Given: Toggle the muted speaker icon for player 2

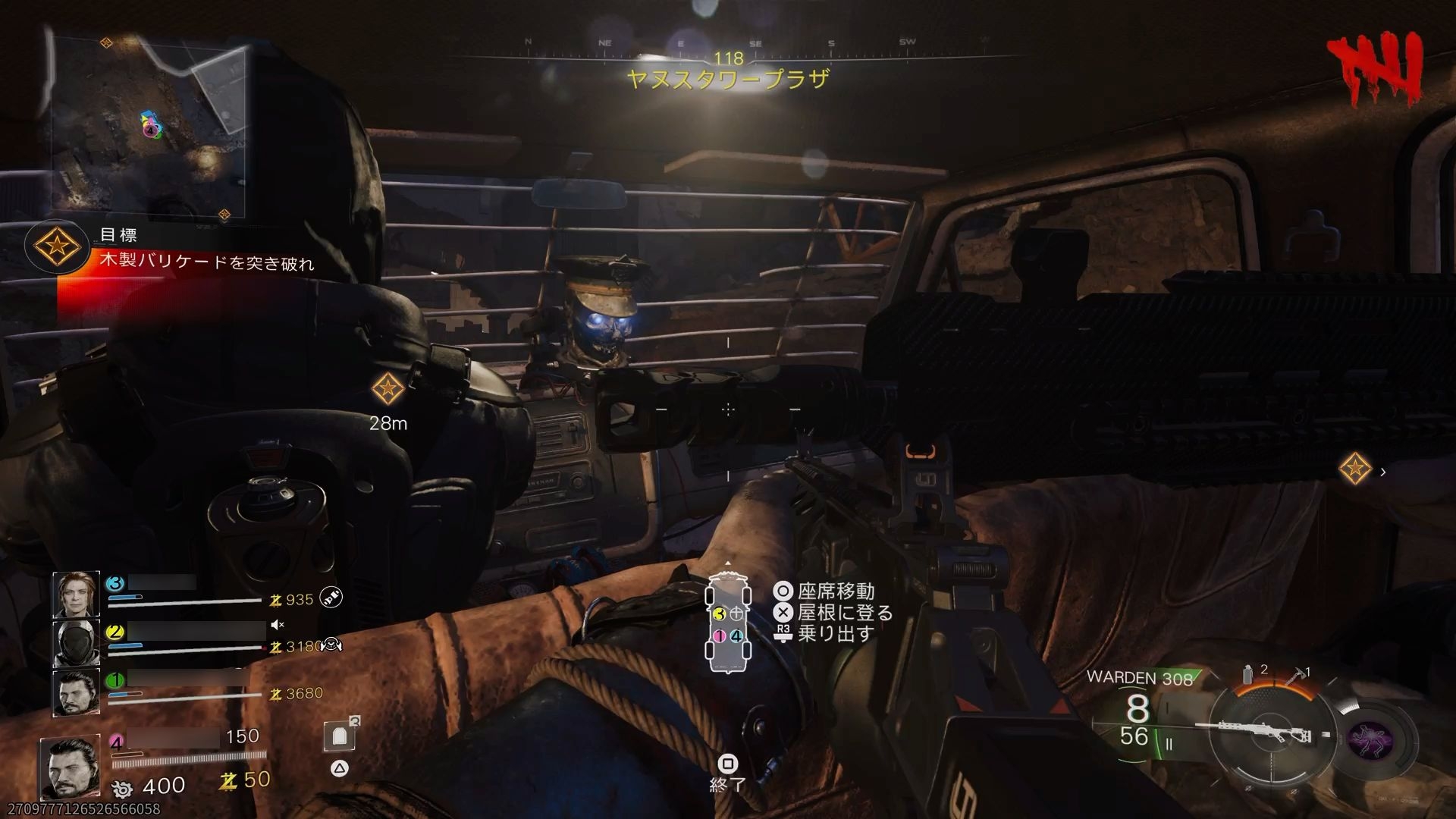Looking at the screenshot, I should (x=278, y=625).
